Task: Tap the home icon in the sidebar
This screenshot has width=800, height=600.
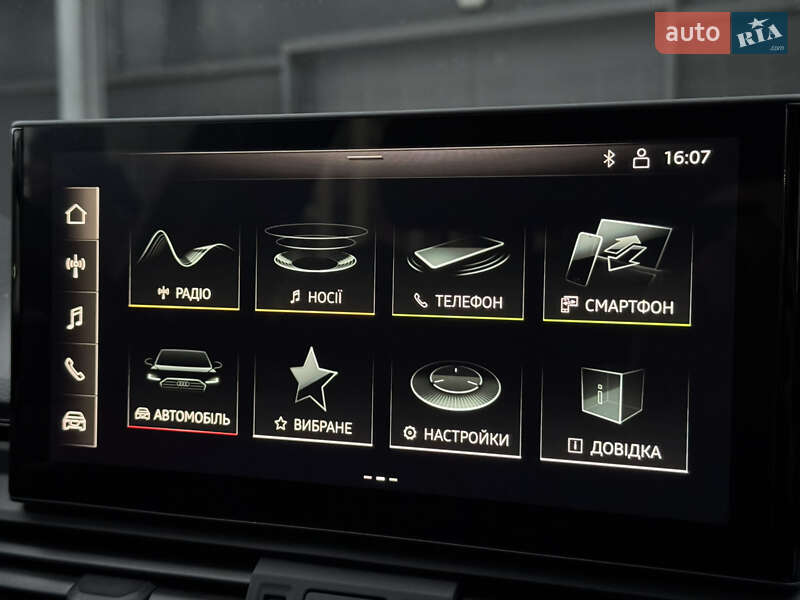Action: point(76,214)
